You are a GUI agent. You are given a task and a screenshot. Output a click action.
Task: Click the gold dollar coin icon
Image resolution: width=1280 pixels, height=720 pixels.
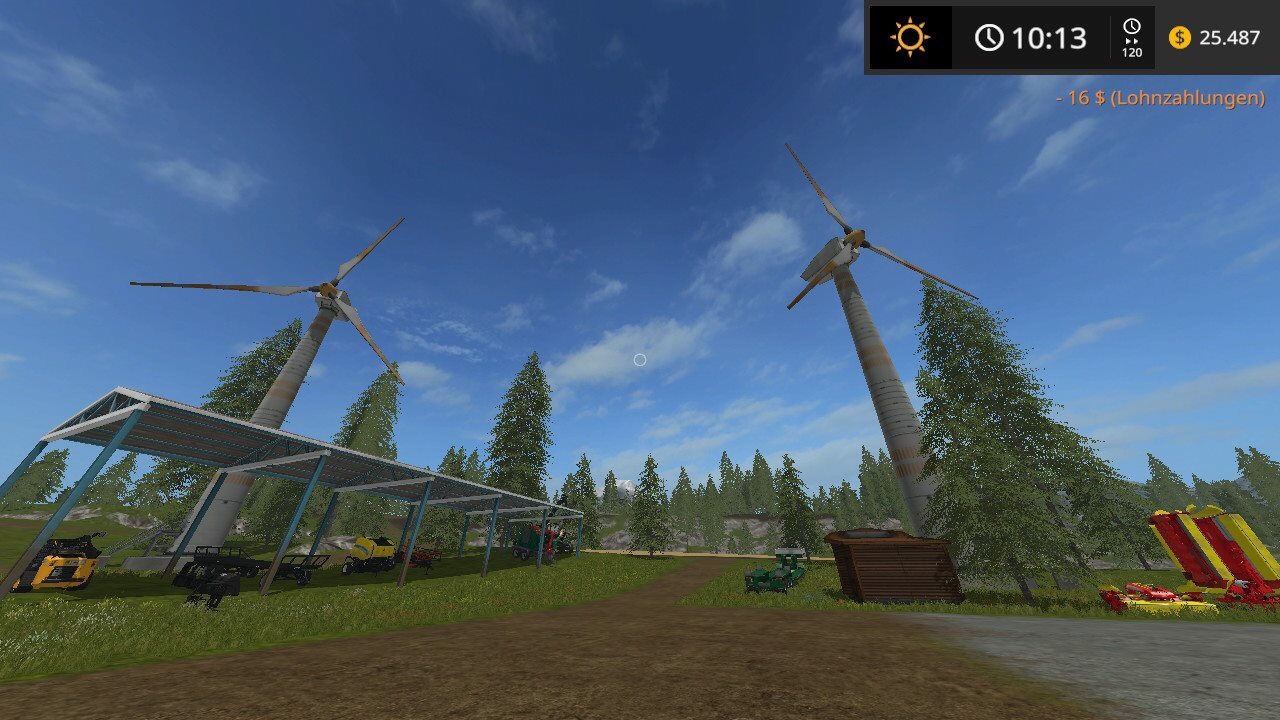1180,38
